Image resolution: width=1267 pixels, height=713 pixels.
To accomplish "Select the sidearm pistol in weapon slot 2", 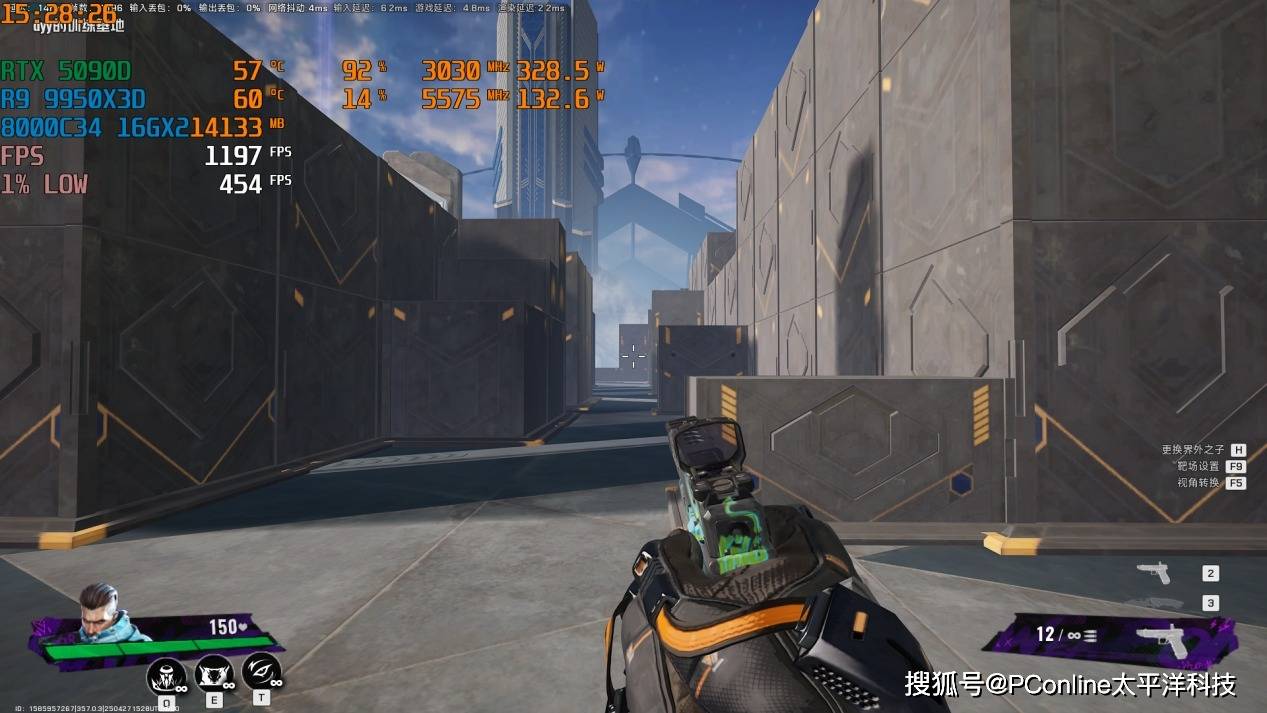I will (x=1154, y=573).
